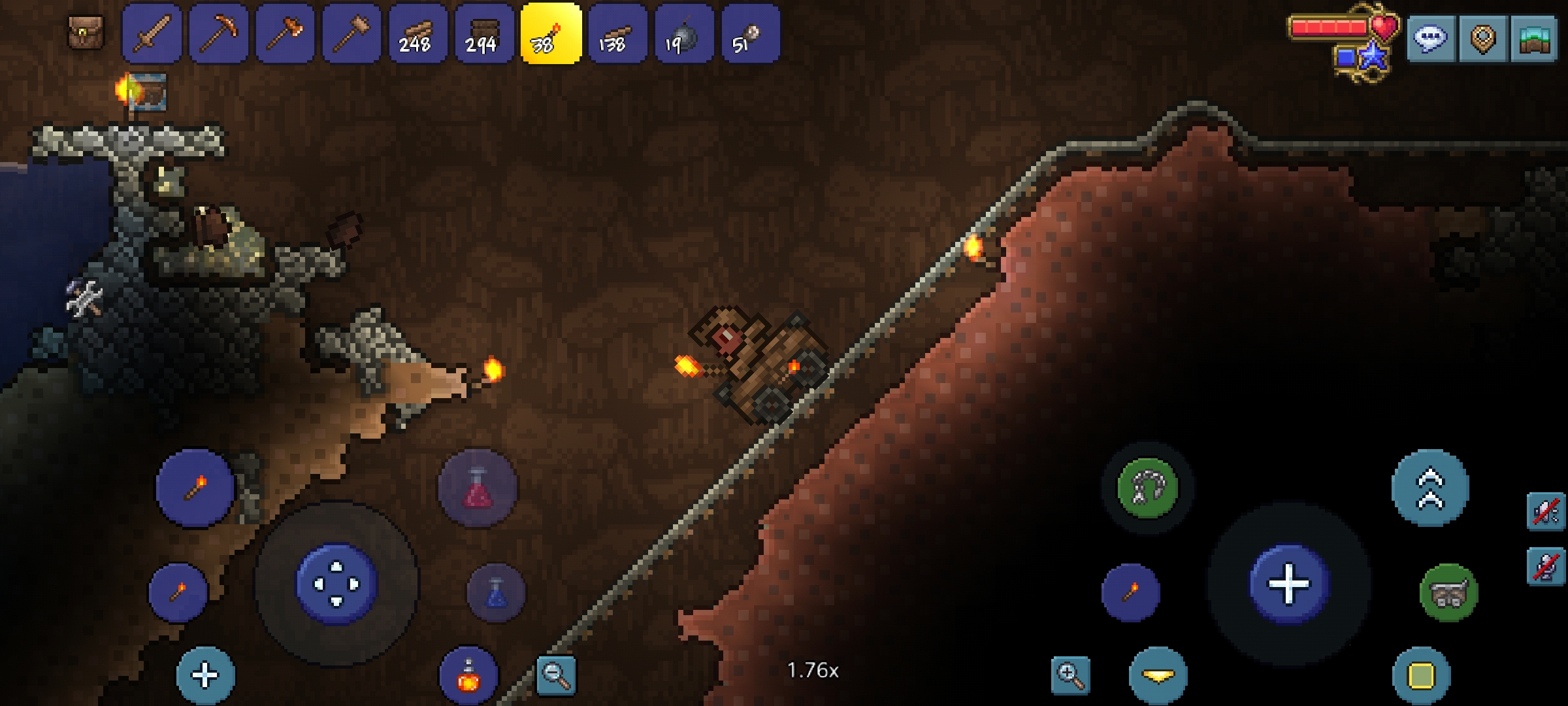This screenshot has height=706, width=1568.
Task: Select the wooden sword hotbar slot
Action: (x=152, y=34)
